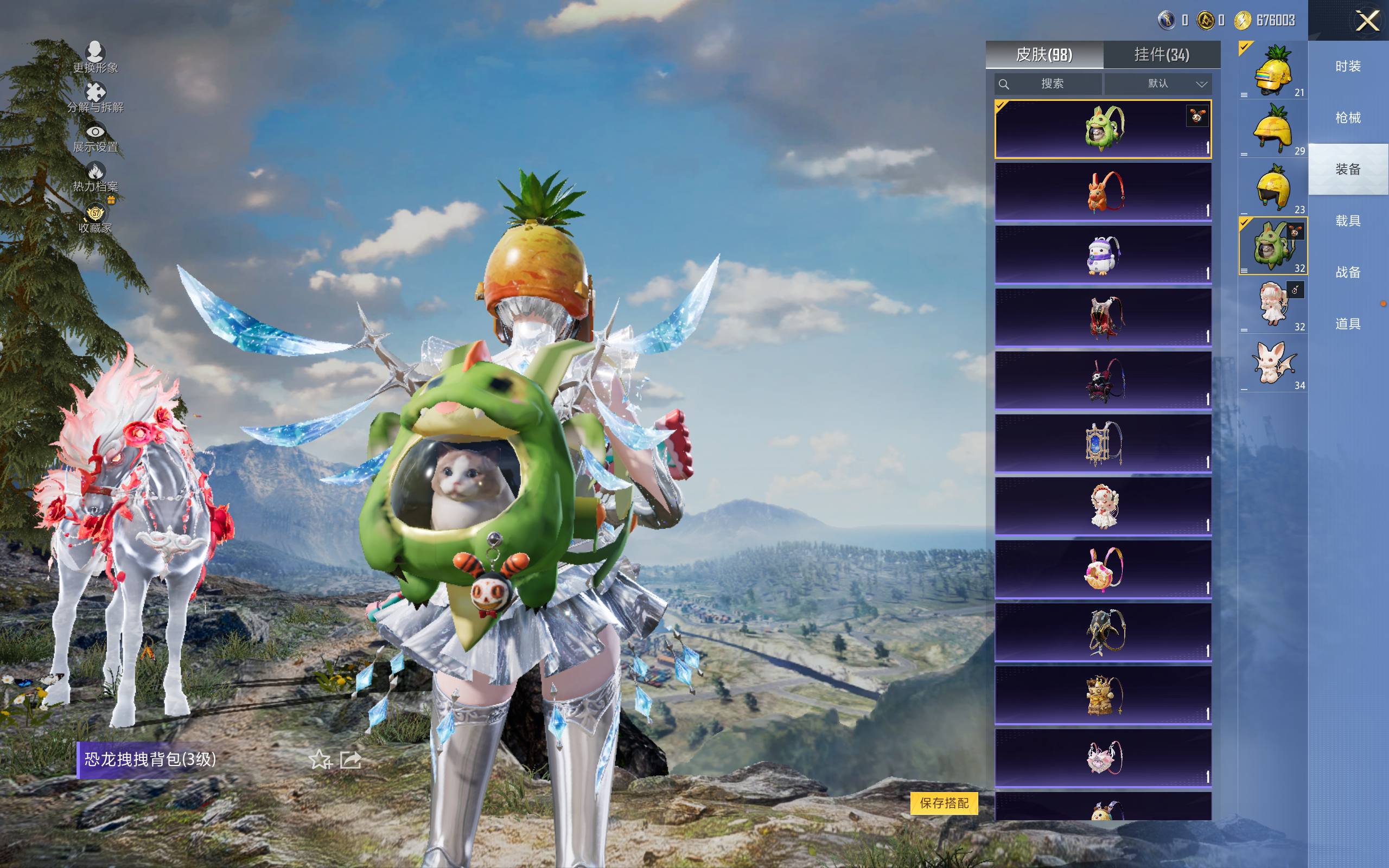Go to the 战备 category

1348,272
